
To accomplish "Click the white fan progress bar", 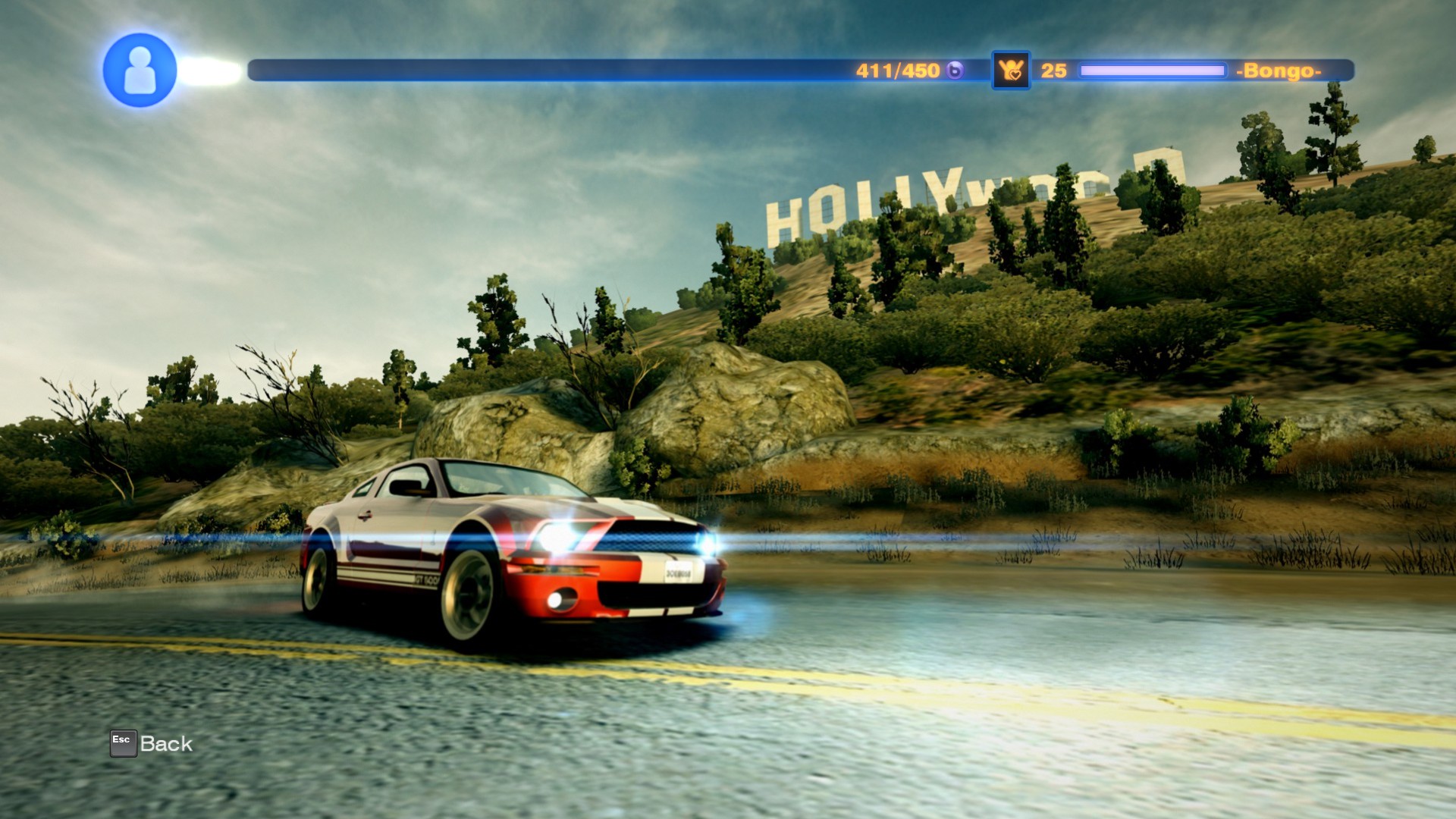I will 1153,68.
